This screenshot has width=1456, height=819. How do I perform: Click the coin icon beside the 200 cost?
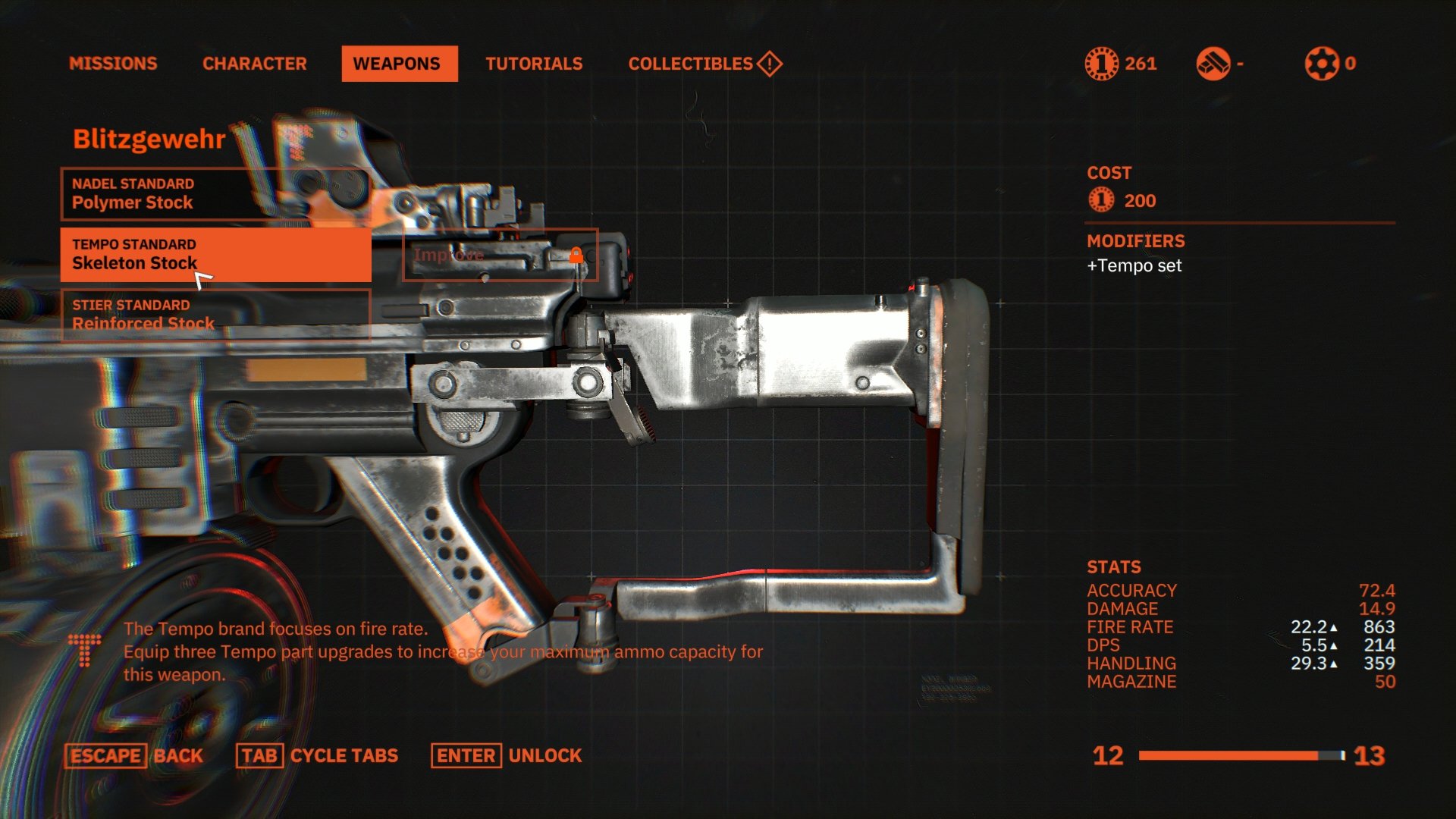tap(1100, 200)
